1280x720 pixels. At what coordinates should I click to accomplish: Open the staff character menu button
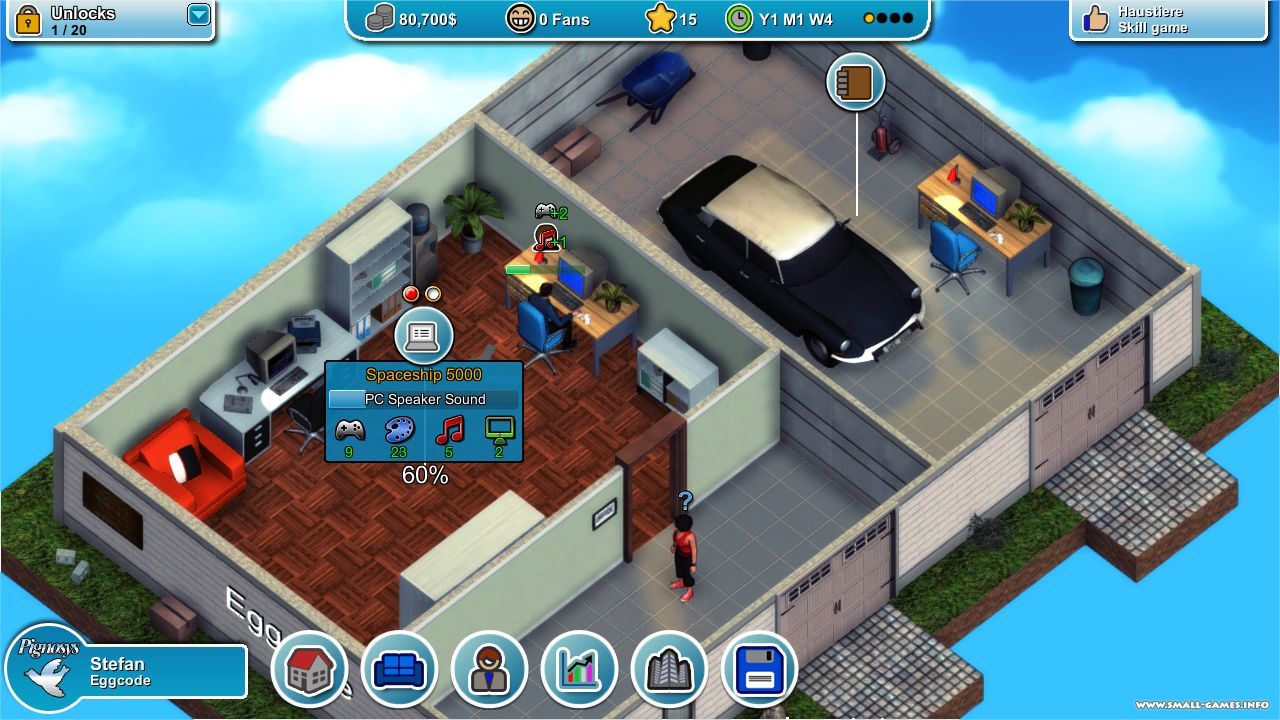489,668
